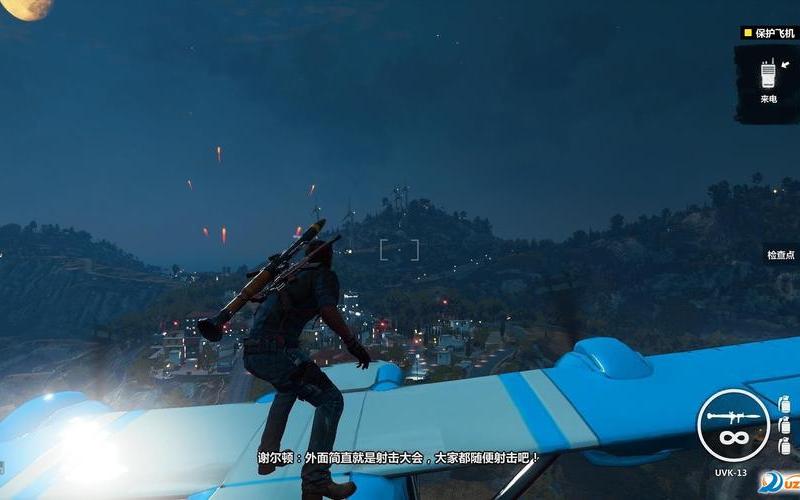Choose the top grenade icon

click(784, 405)
